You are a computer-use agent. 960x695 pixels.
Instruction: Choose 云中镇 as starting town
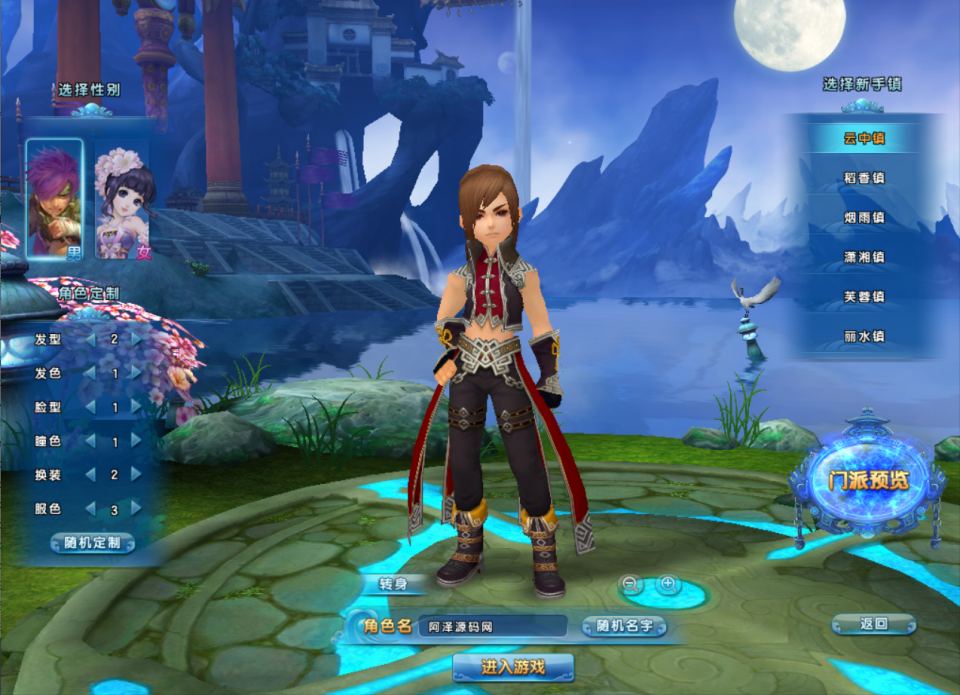coord(864,138)
